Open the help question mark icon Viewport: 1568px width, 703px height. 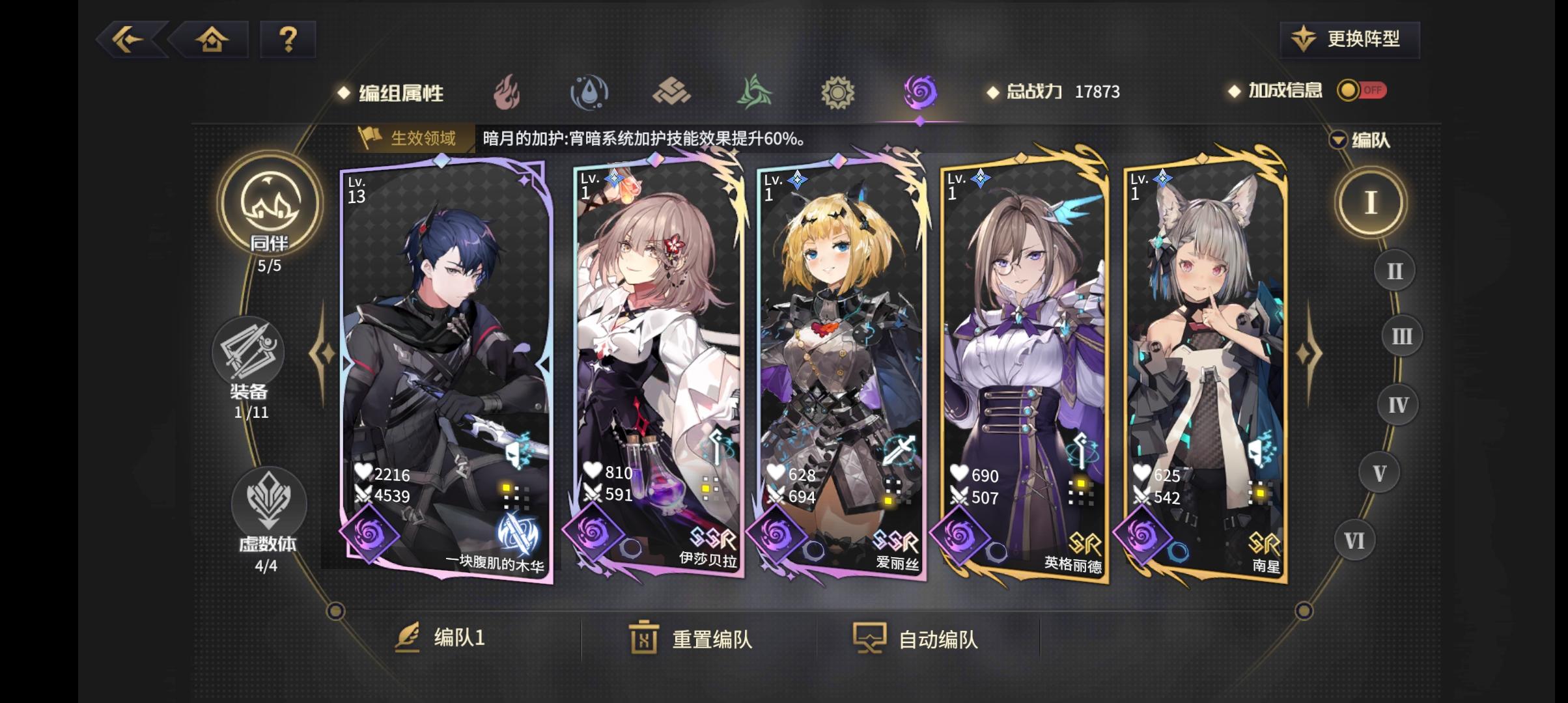coord(287,40)
